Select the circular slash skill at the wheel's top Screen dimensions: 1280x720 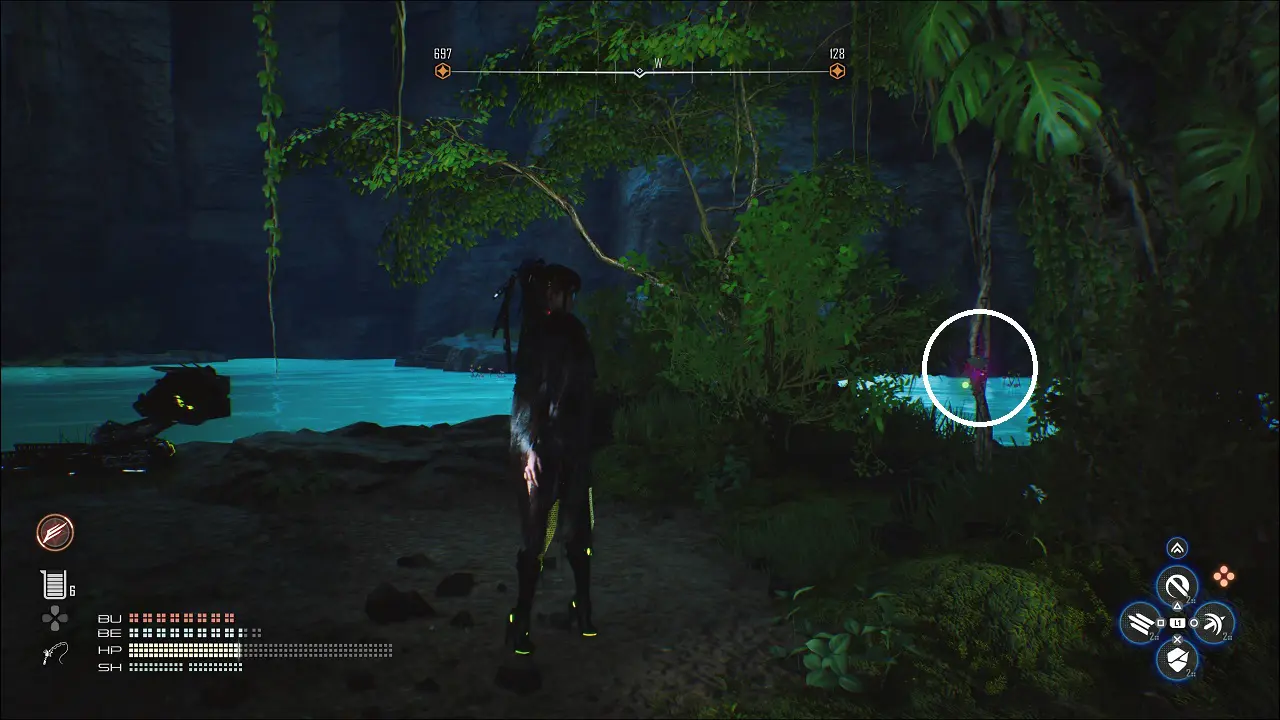coord(1177,586)
